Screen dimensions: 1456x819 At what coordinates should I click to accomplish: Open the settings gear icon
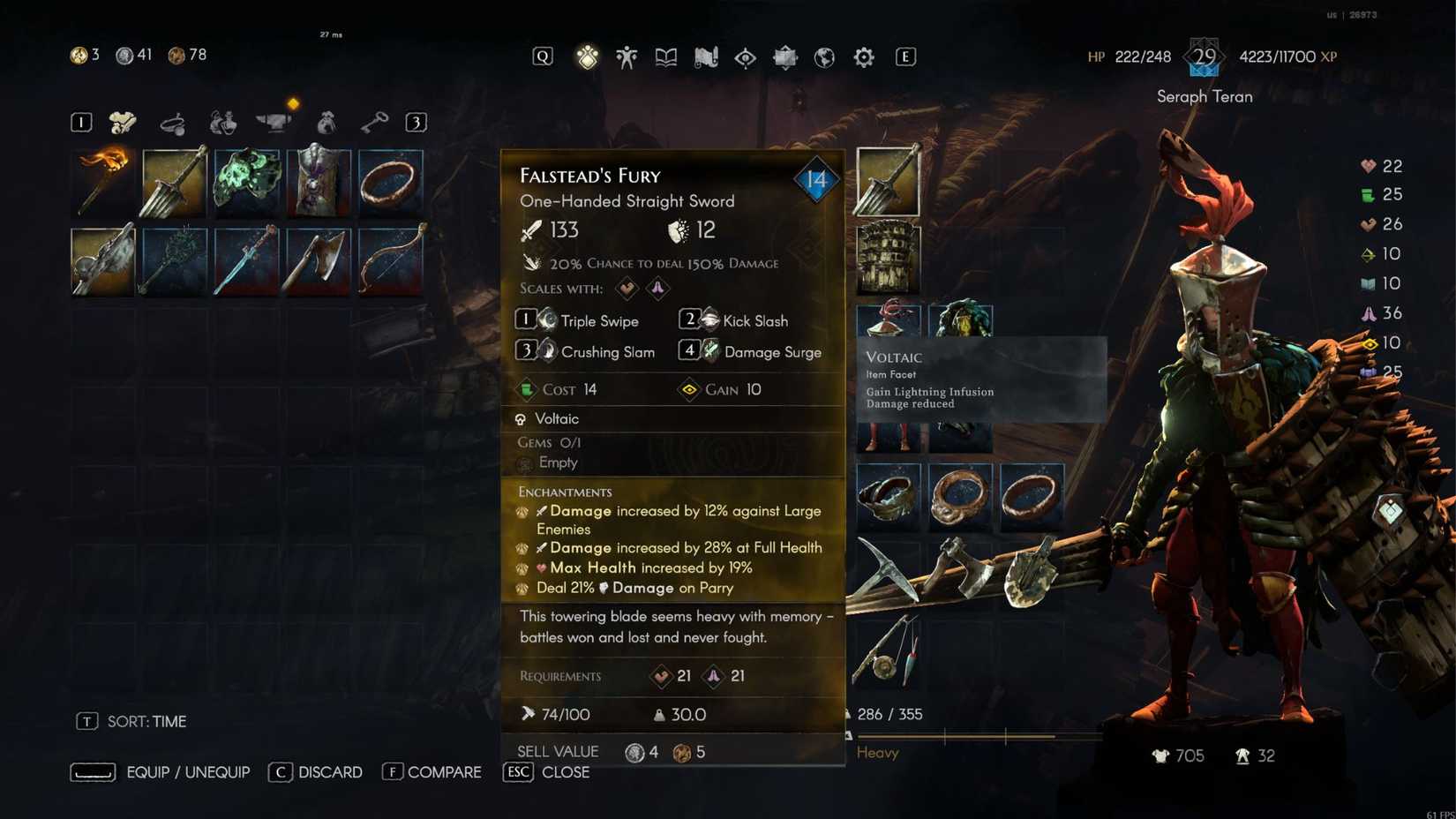863,56
